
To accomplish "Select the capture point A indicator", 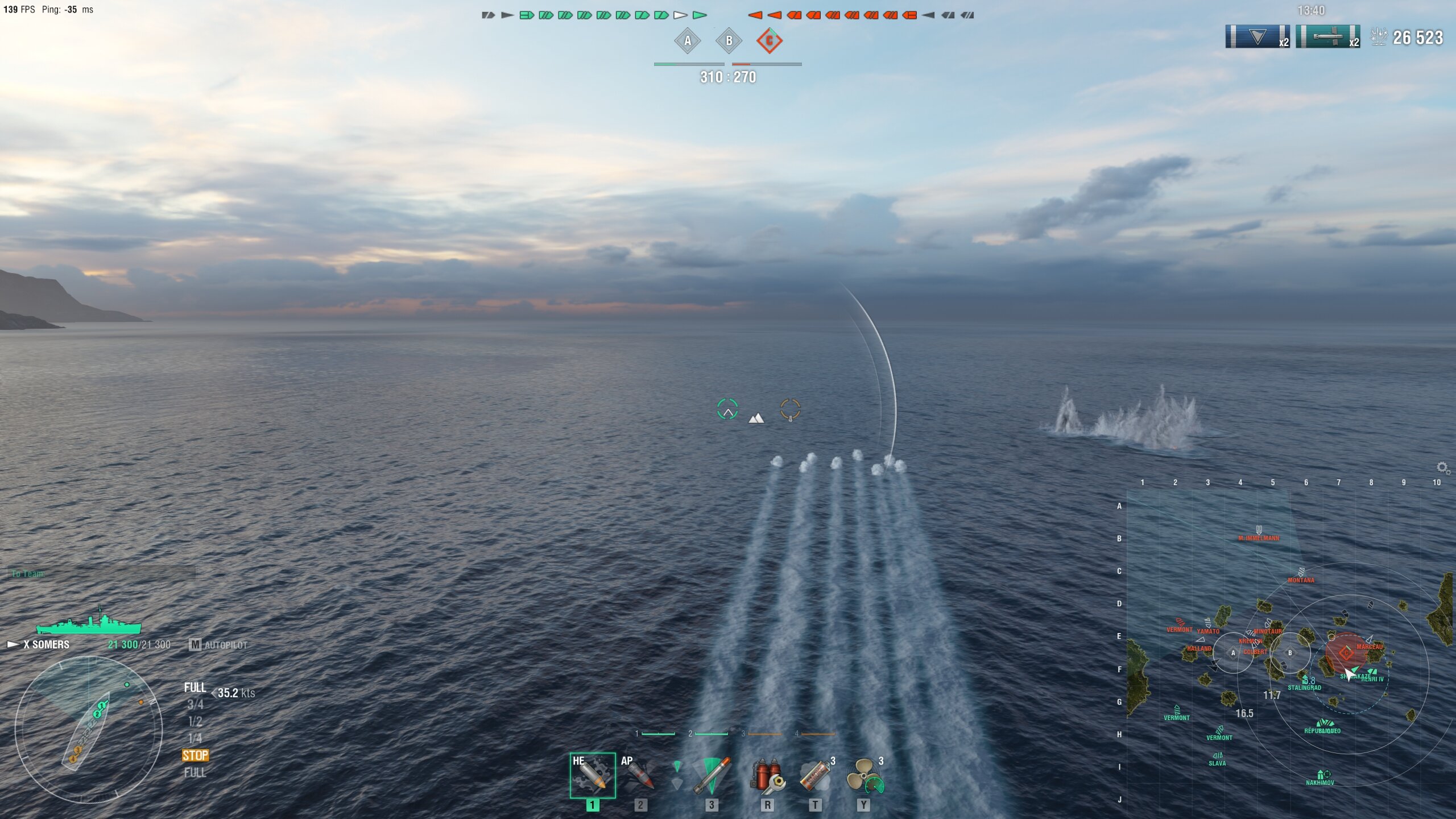I will [x=687, y=41].
